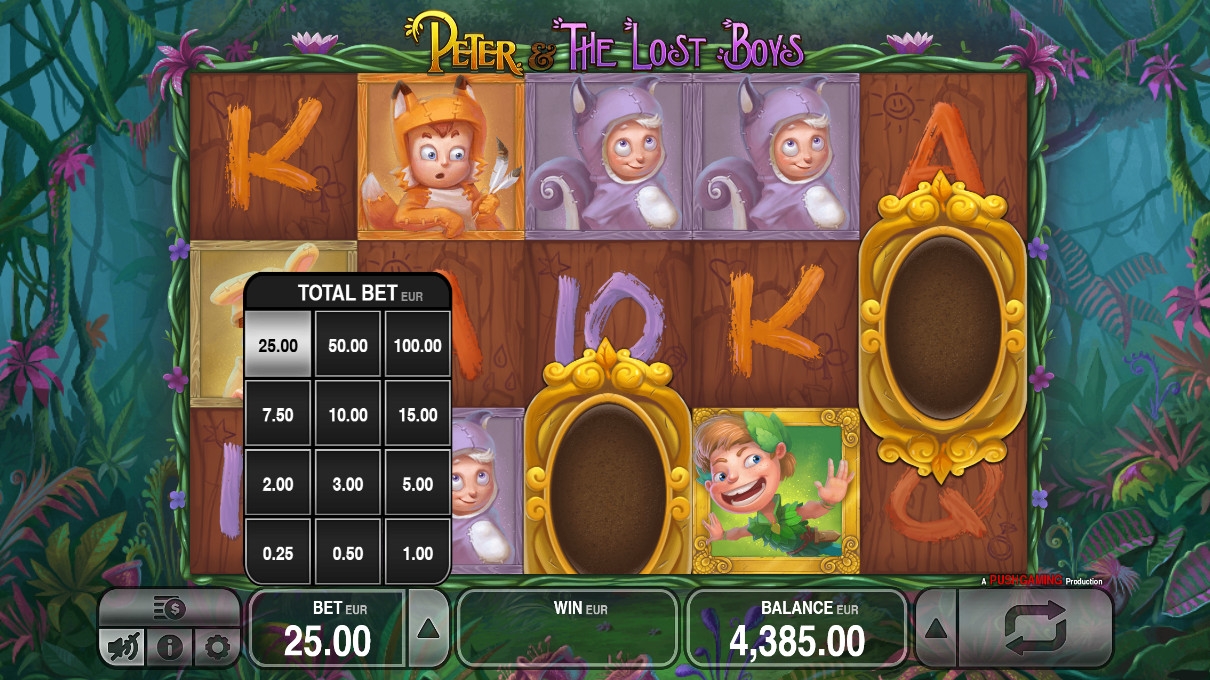1210x680 pixels.
Task: Select the 10.00 bet tile
Action: [x=348, y=414]
